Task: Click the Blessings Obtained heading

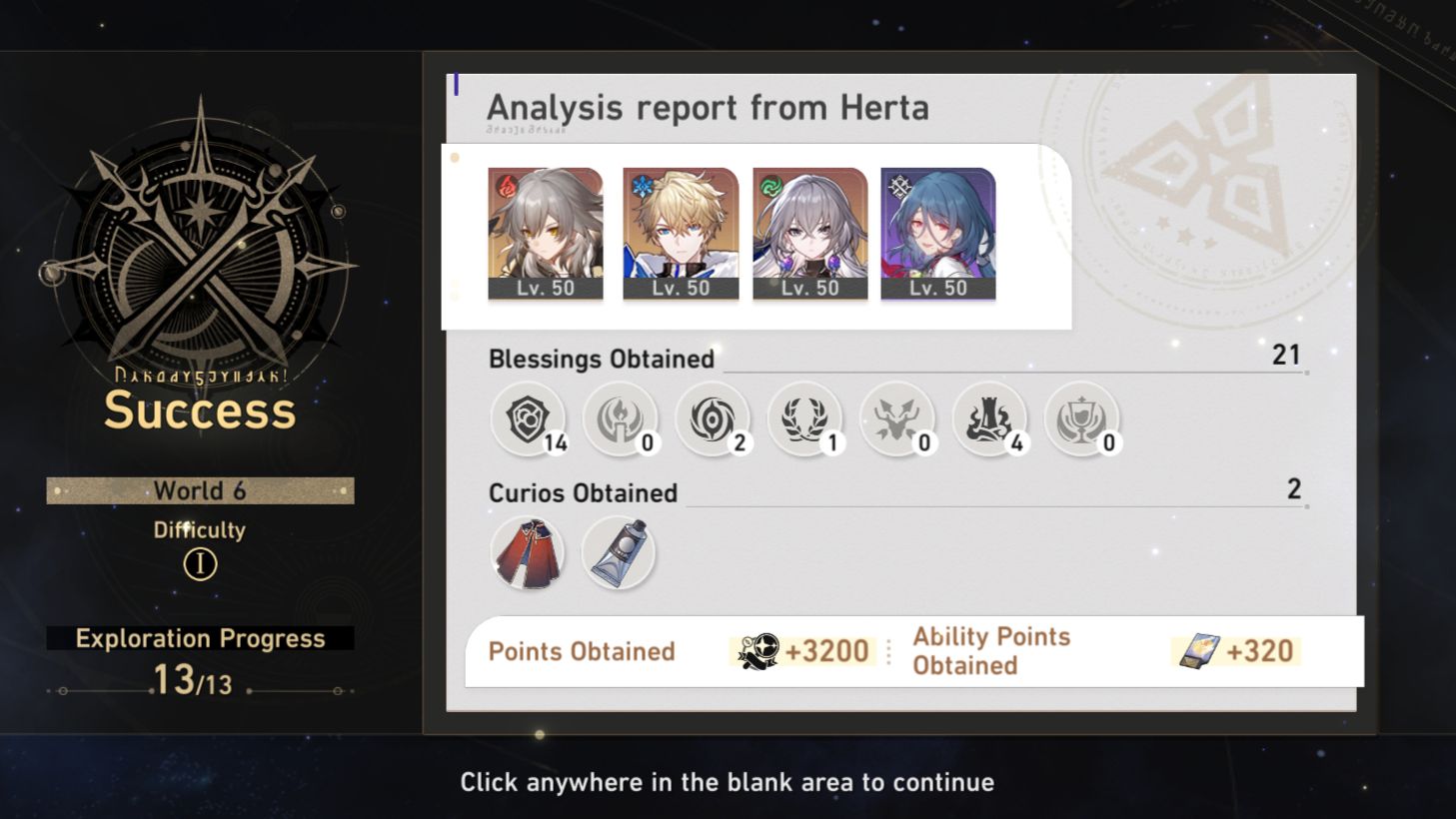Action: coord(599,359)
